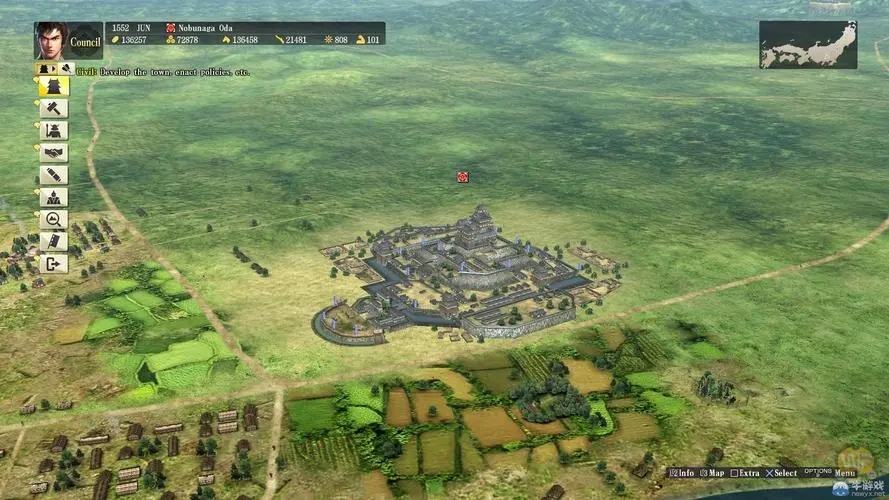Open the hammer command in the sidebar
The width and height of the screenshot is (889, 500).
[x=53, y=109]
